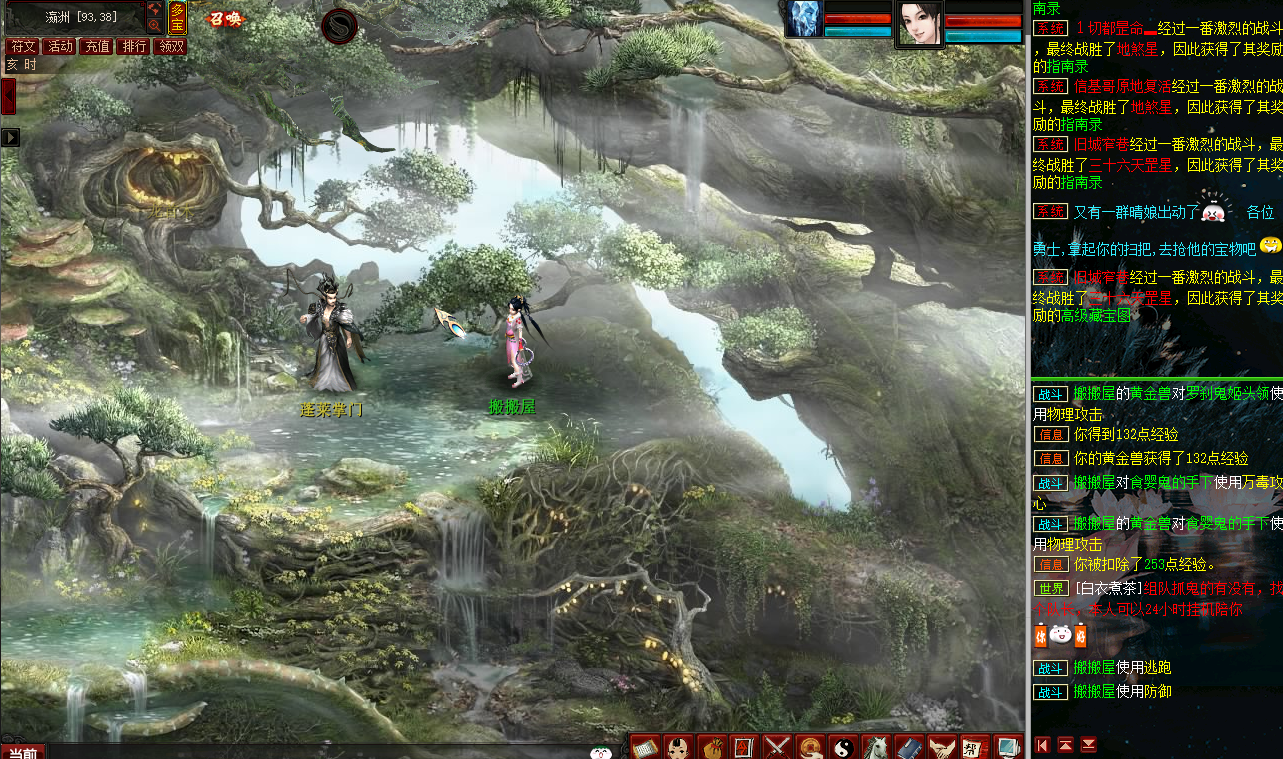The height and width of the screenshot is (759, 1283).
Task: Click the 充值 recharge button
Action: pos(96,46)
